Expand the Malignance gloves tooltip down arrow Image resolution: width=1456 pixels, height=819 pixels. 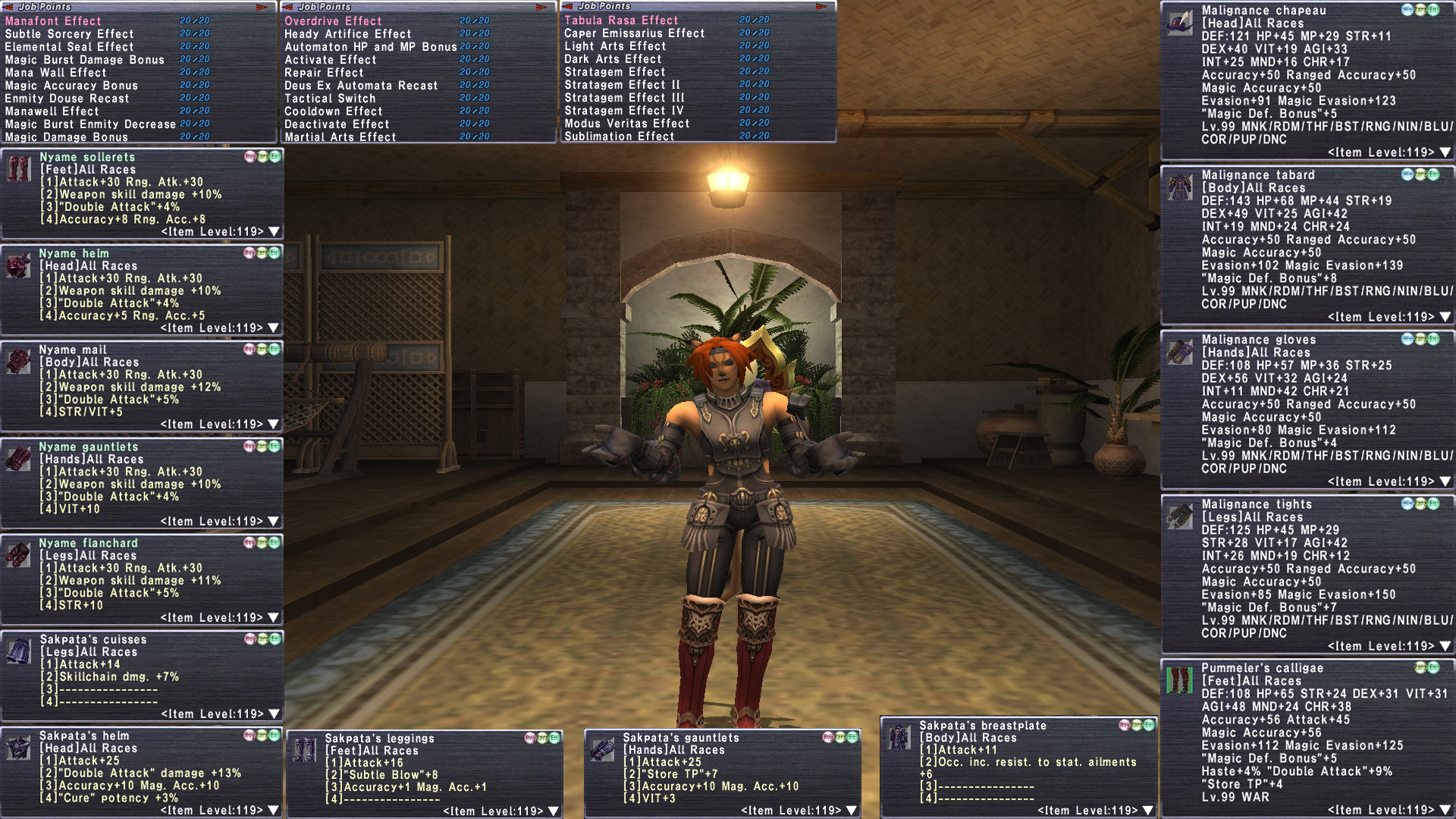(x=1445, y=482)
